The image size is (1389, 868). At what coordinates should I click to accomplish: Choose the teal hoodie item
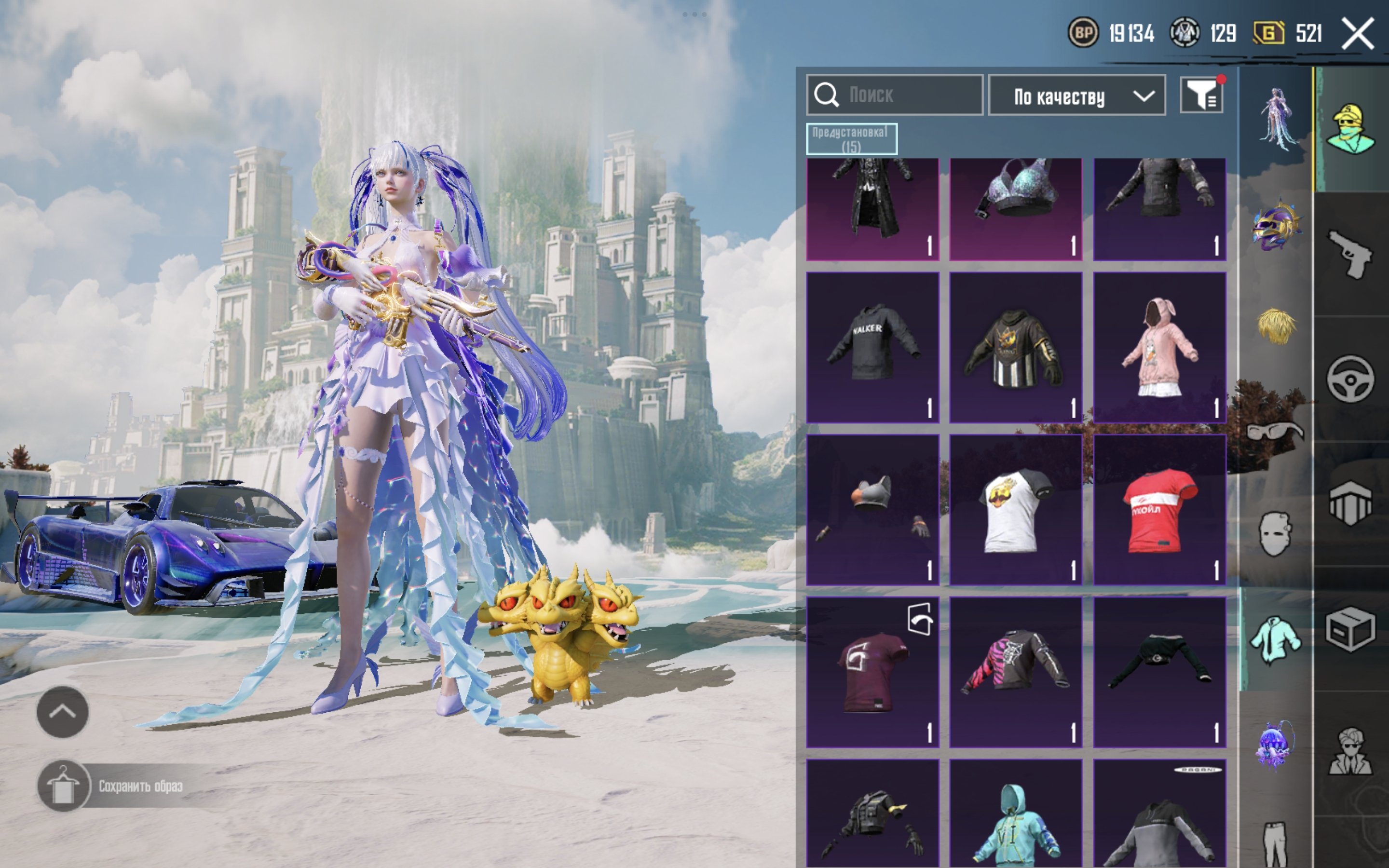point(1015,815)
